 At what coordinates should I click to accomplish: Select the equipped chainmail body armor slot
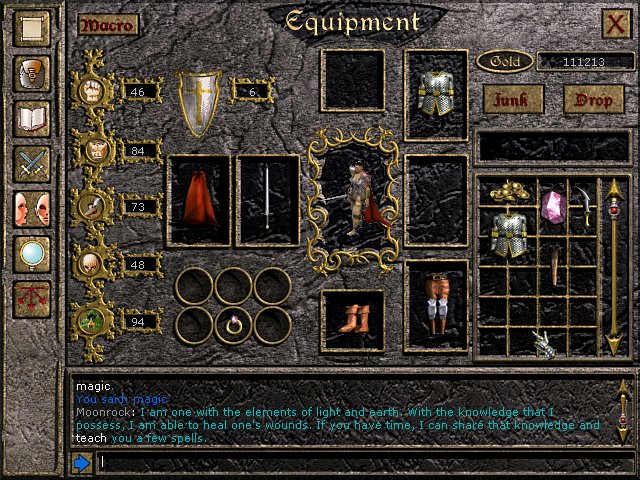pyautogui.click(x=436, y=94)
